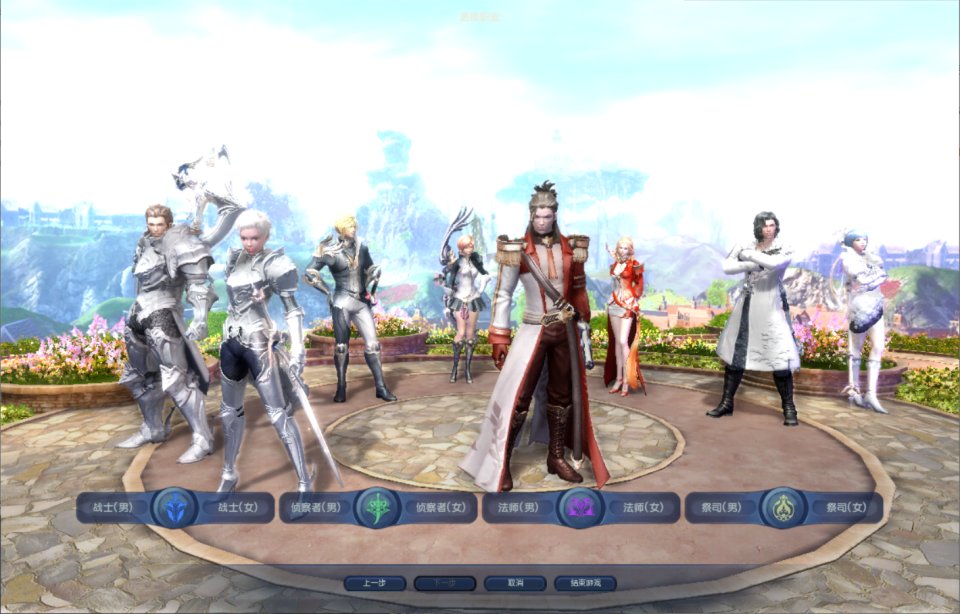Click the purple Mage class emblem
This screenshot has width=960, height=614.
[x=579, y=508]
